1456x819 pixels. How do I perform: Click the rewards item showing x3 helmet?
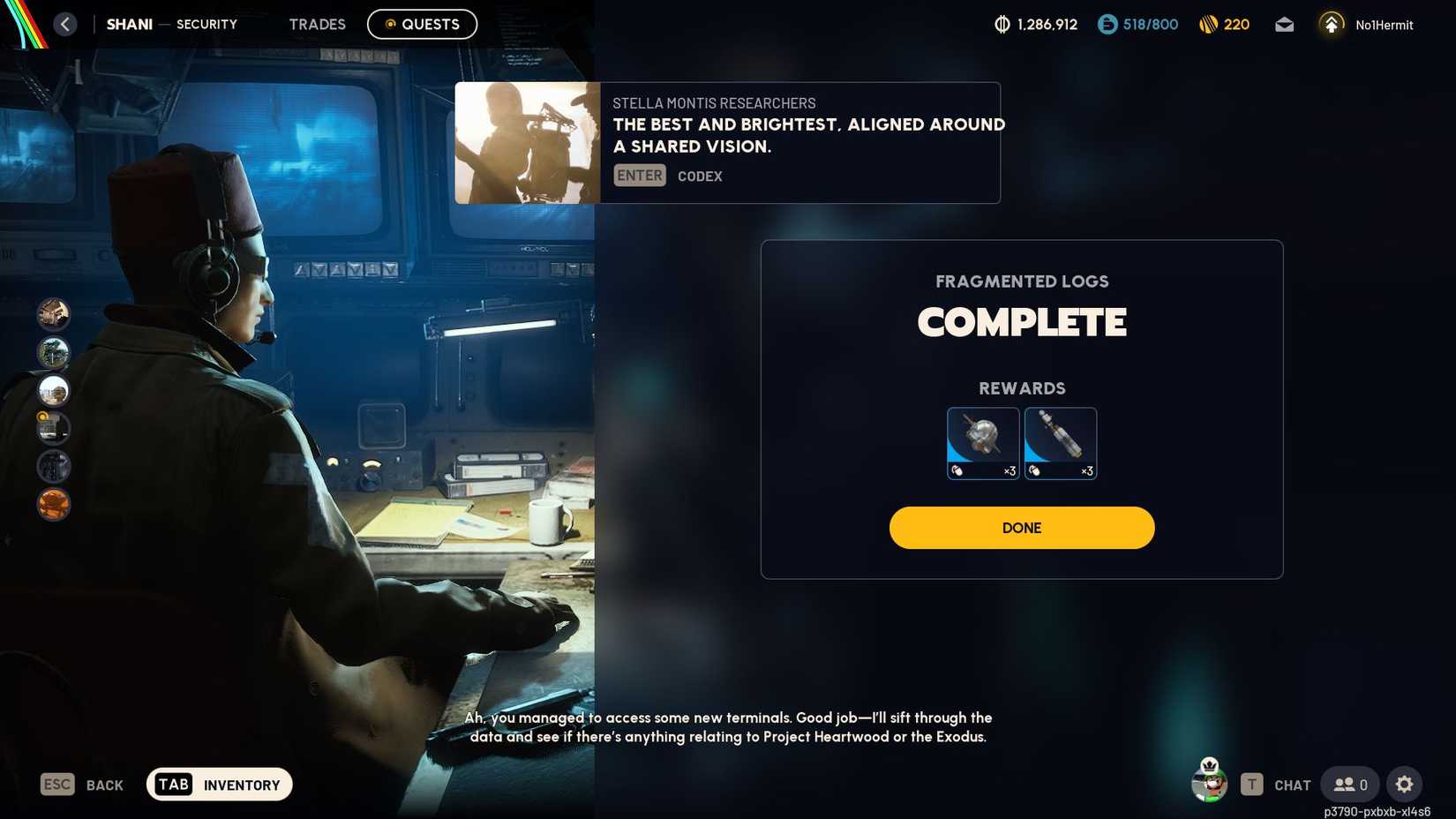click(x=982, y=442)
